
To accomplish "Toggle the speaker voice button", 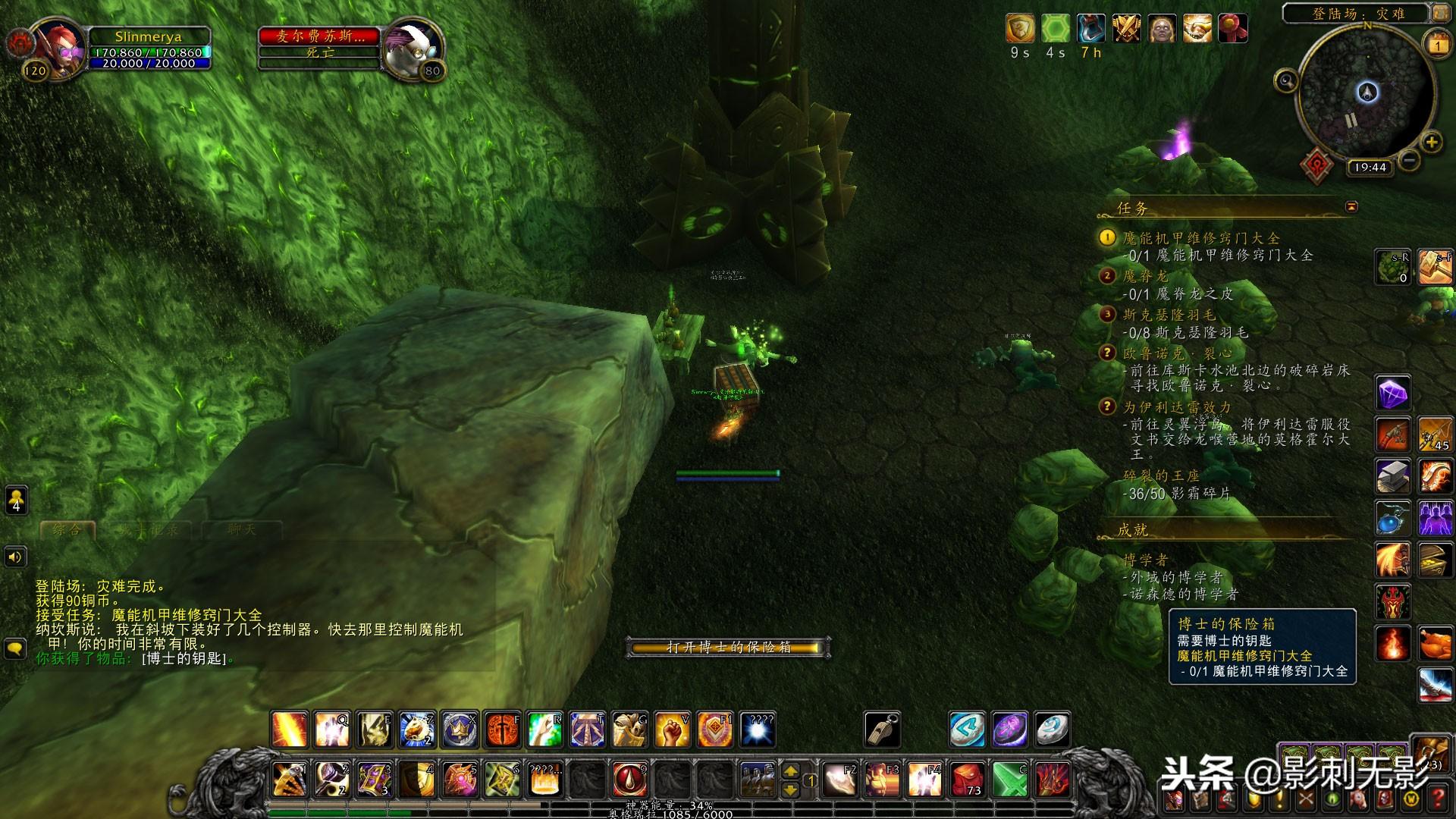I will click(16, 557).
